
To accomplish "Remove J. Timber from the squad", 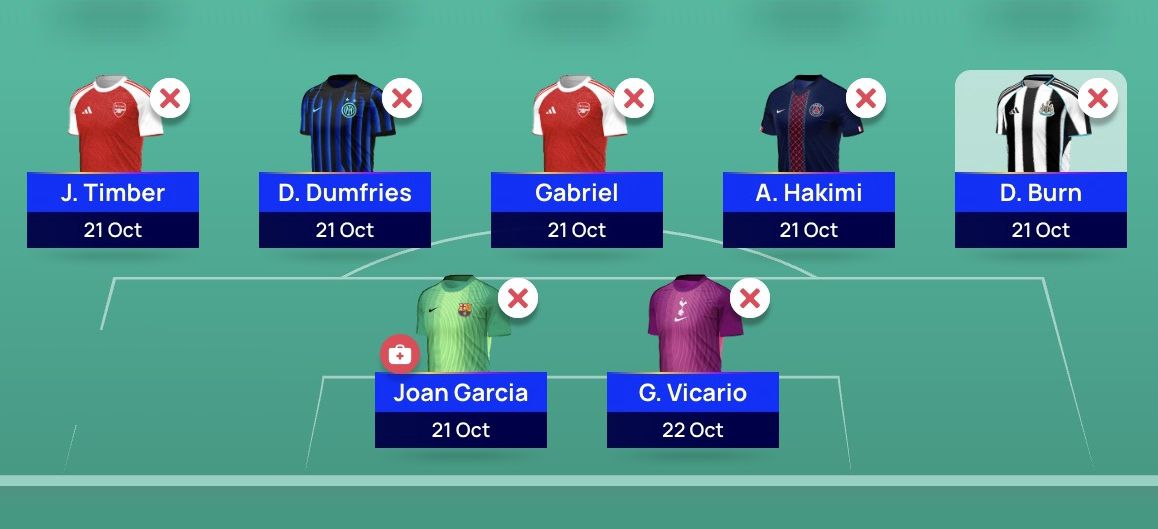I will [x=171, y=98].
